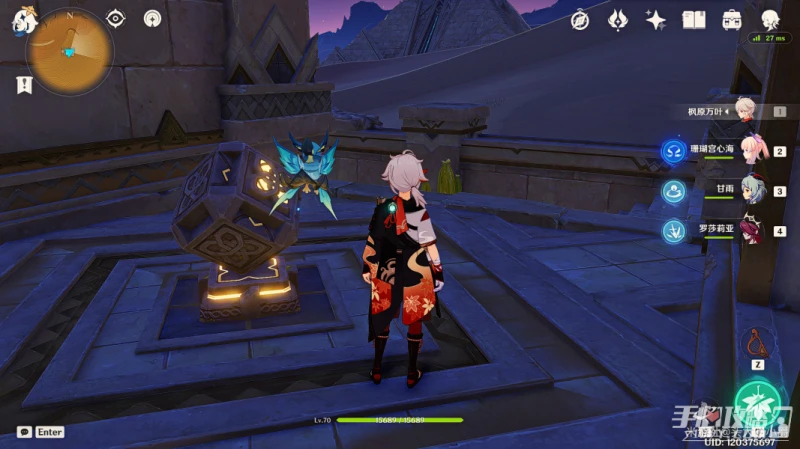Open the character screen portrait icon
This screenshot has width=800, height=449.
point(770,19)
